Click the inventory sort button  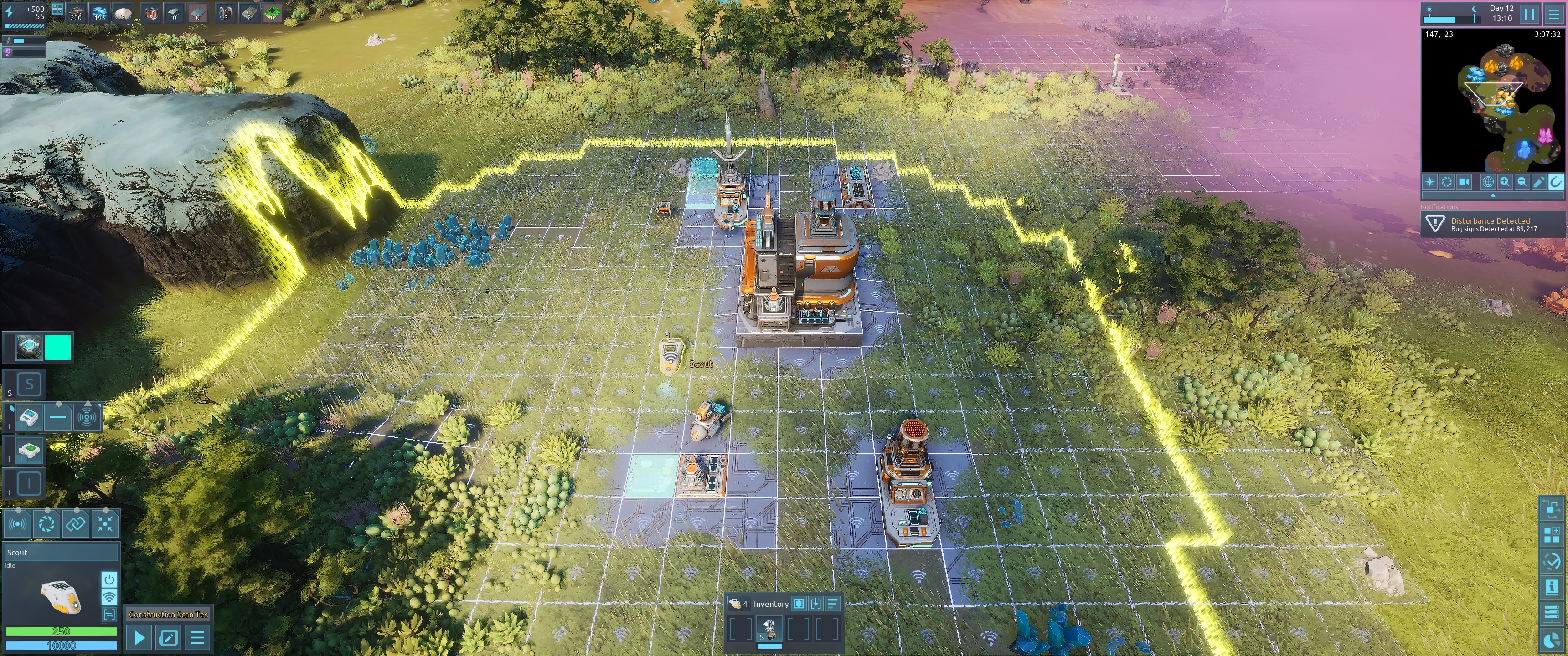click(833, 604)
